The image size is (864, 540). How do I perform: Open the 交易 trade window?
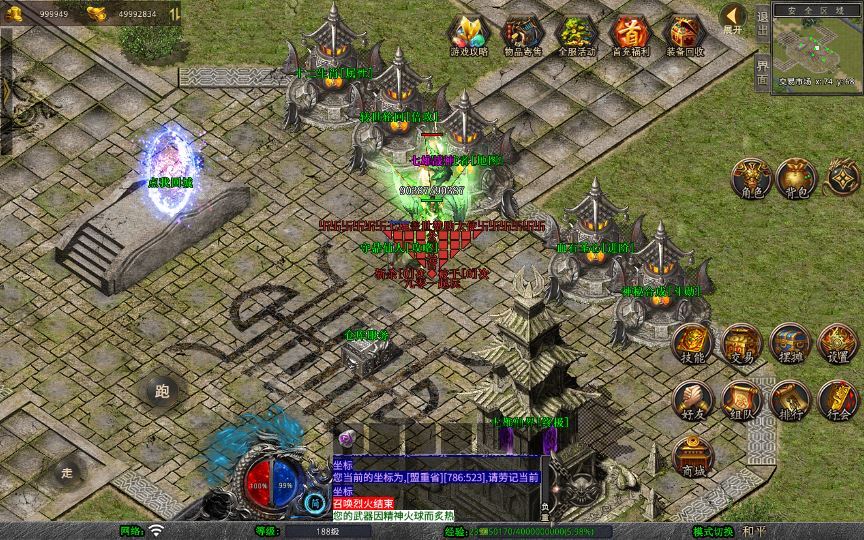pos(741,342)
